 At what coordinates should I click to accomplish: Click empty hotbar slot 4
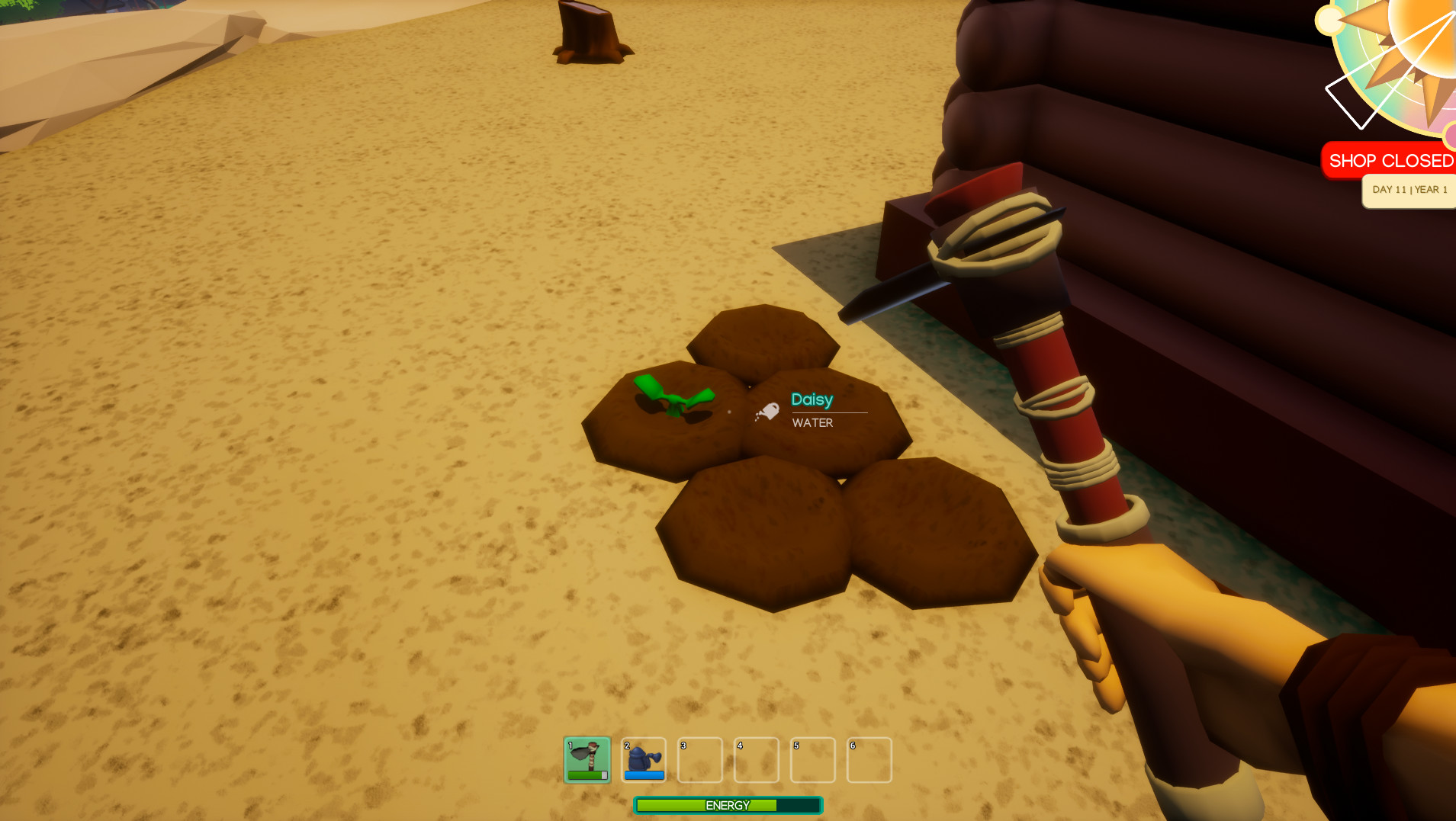pyautogui.click(x=757, y=759)
